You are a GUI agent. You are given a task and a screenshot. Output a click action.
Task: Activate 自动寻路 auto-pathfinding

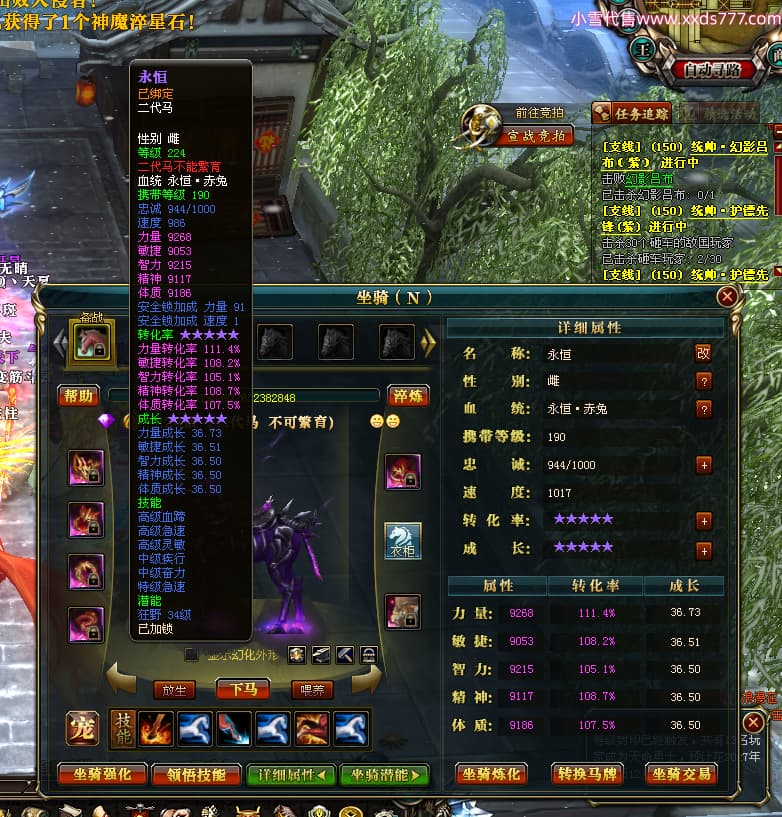point(713,70)
